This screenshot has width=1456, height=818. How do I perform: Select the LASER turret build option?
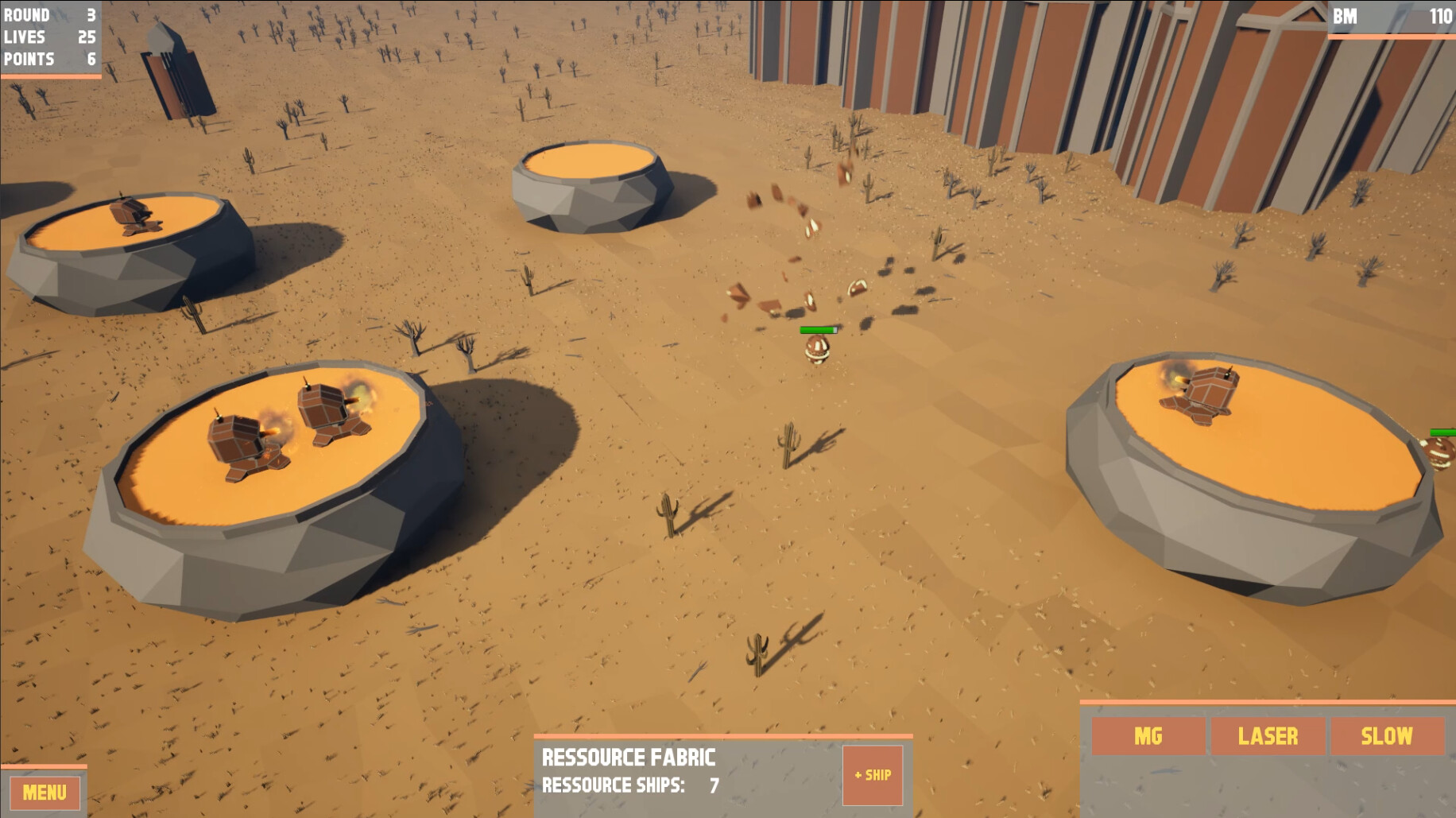click(1269, 737)
